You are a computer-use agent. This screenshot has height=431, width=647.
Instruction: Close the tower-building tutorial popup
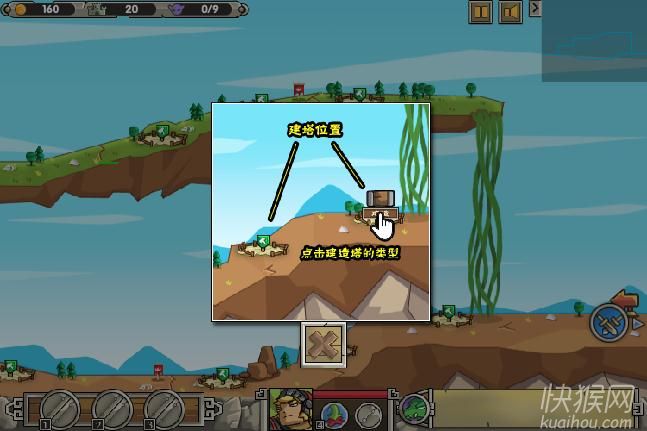pos(323,342)
